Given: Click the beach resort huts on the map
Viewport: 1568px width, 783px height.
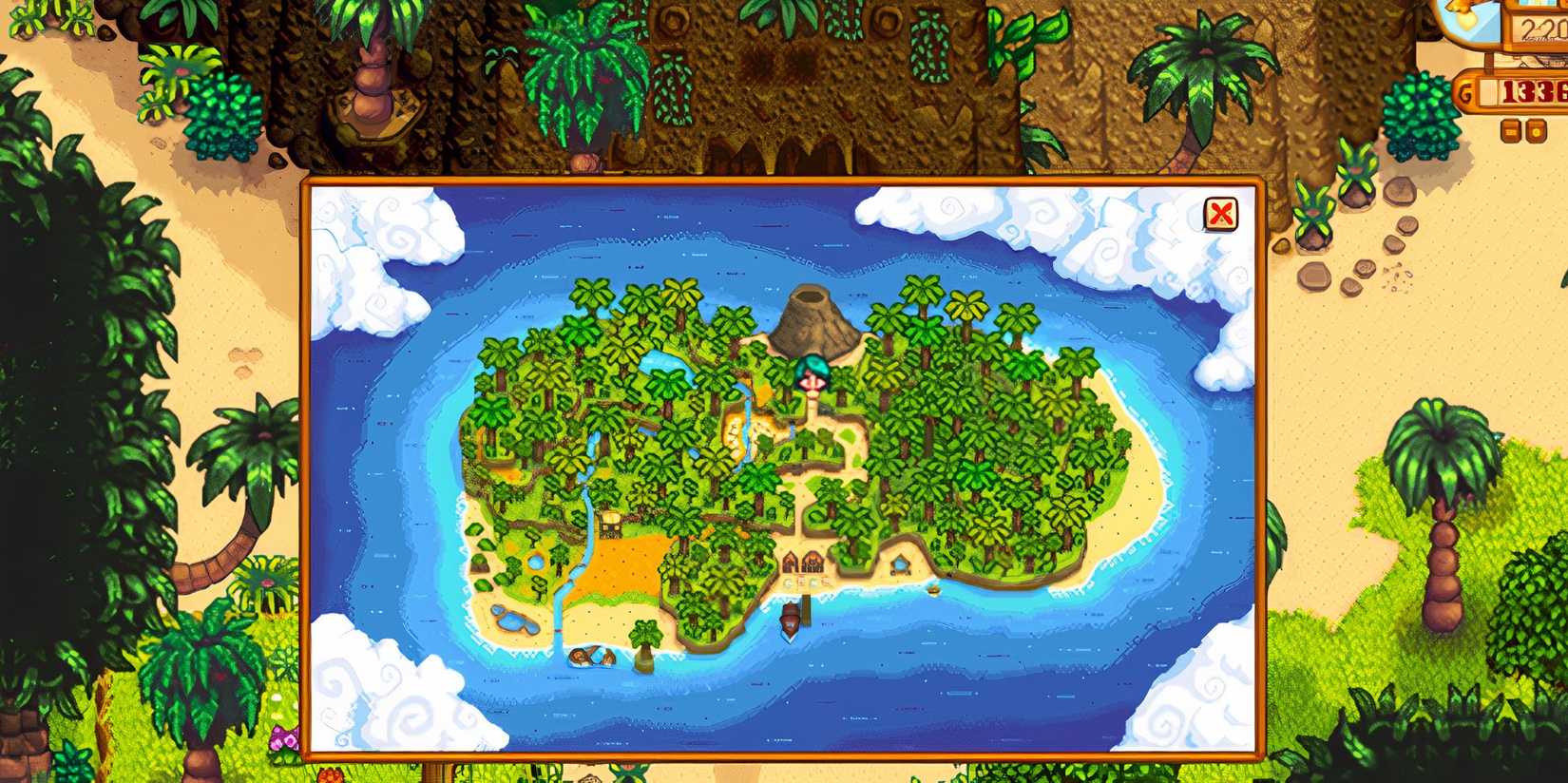Looking at the screenshot, I should 803,563.
